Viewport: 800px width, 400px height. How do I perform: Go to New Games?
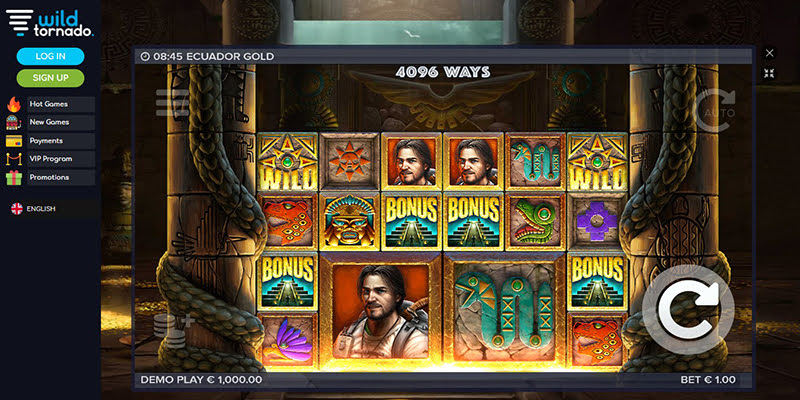[50, 122]
